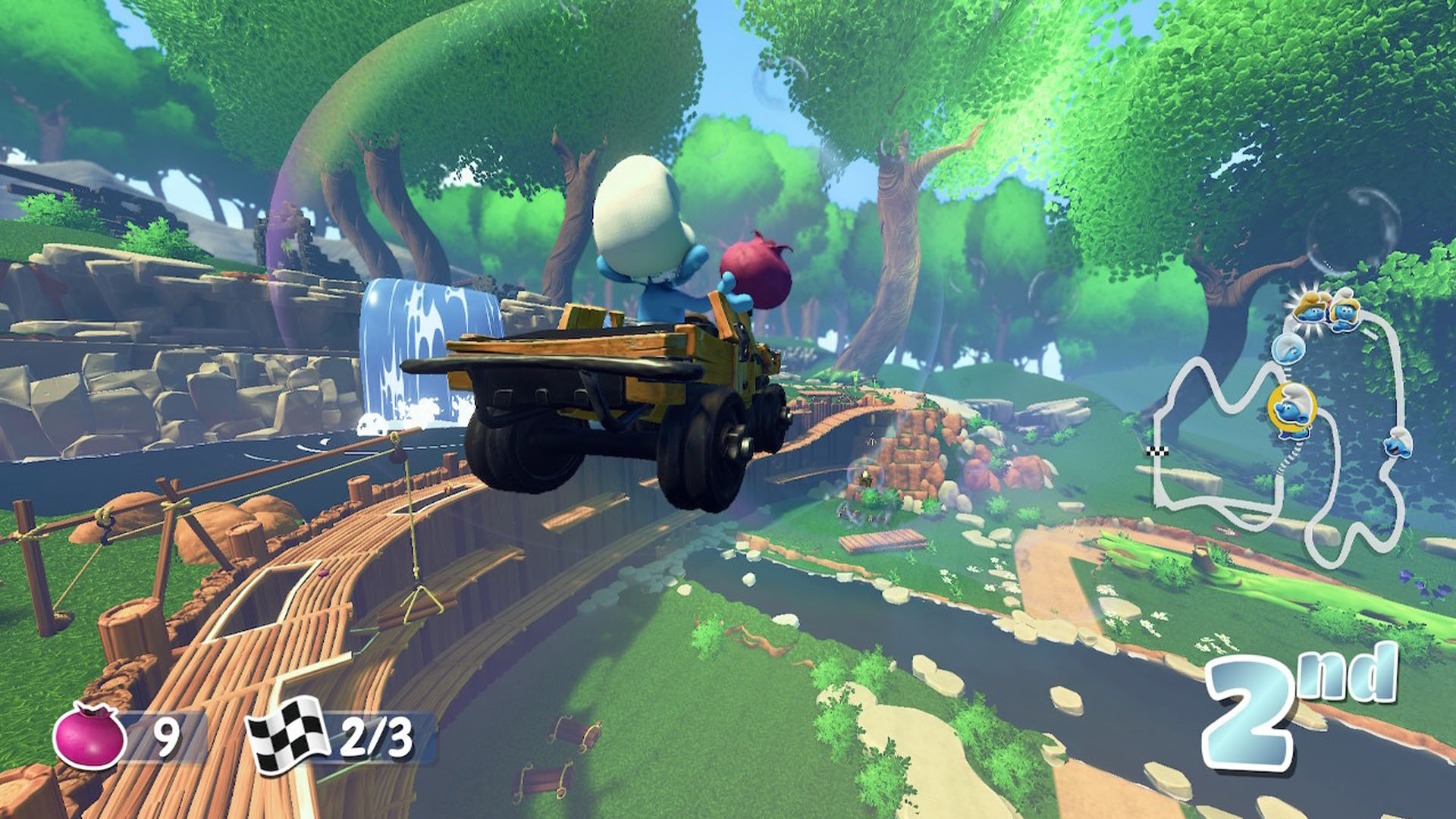Click the bubble-trapped racer marker on minimap

(x=1288, y=349)
